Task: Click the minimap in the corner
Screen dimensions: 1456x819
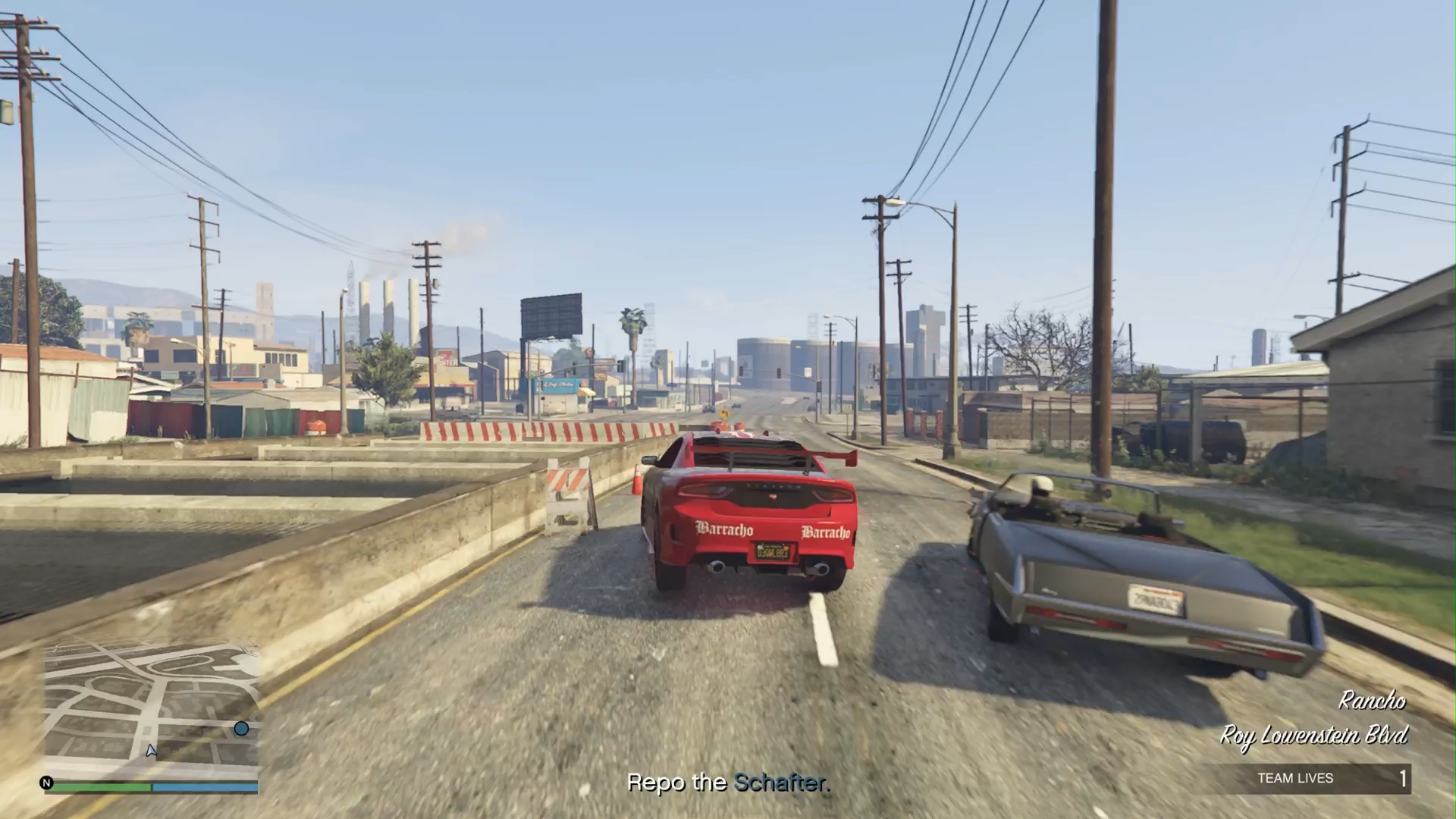Action: pos(152,709)
